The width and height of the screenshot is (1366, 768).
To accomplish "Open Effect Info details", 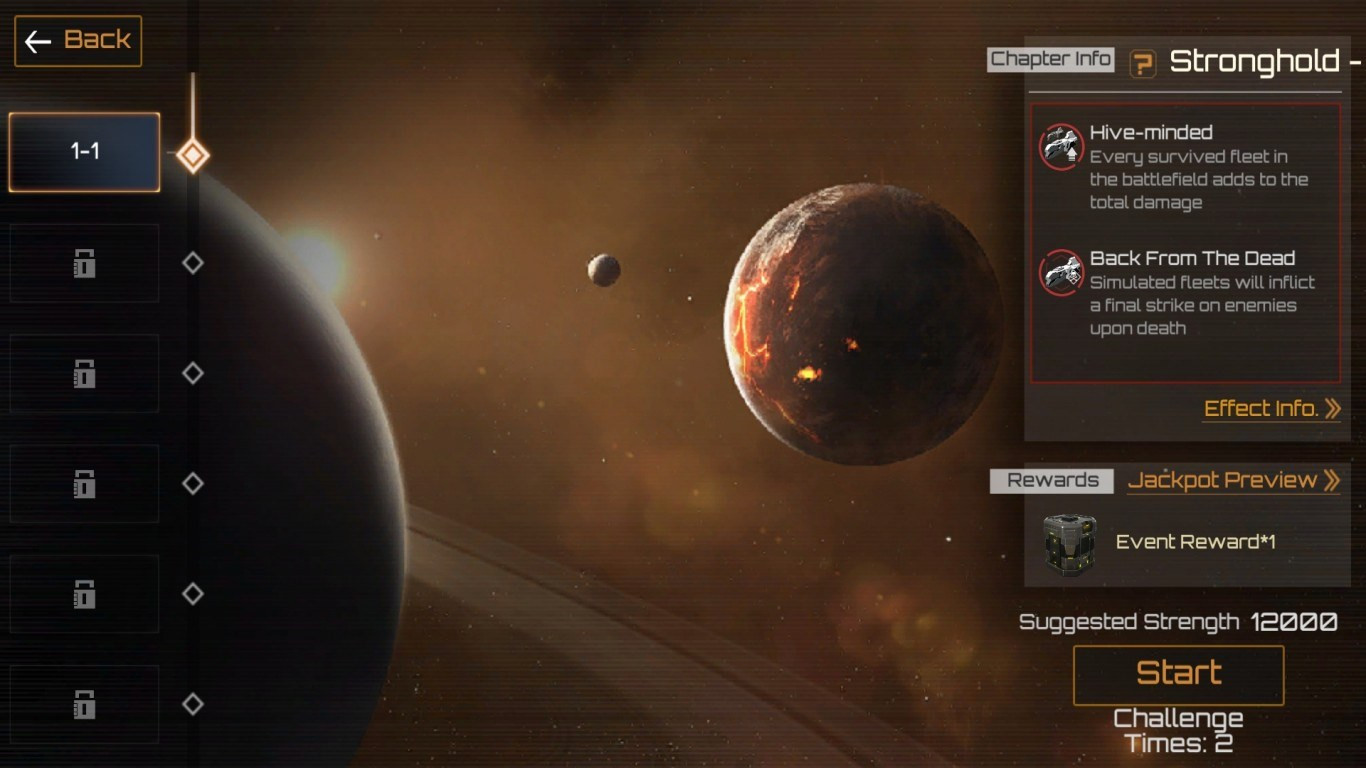I will coord(1271,409).
